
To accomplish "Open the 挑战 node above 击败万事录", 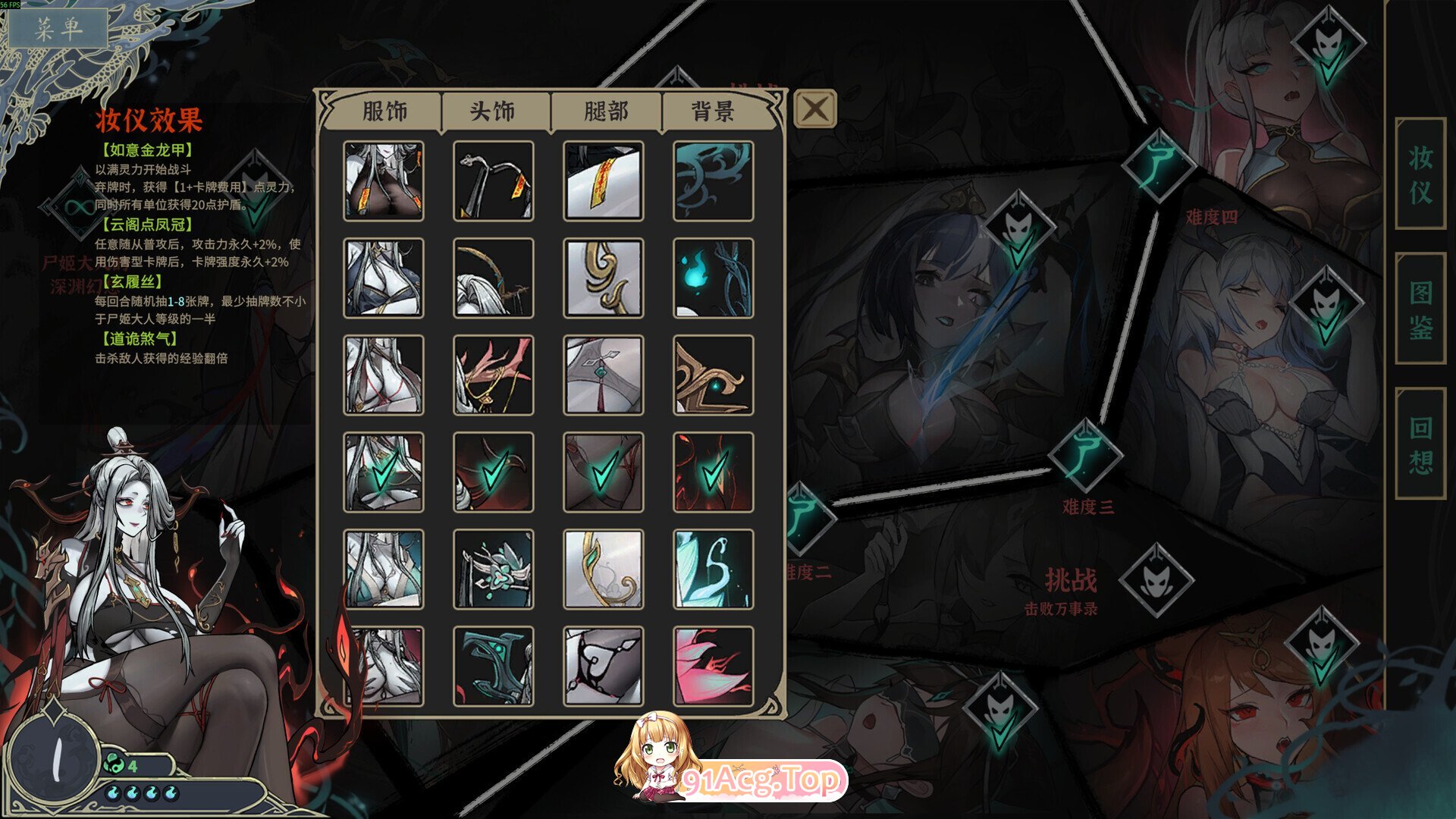I will 1156,580.
